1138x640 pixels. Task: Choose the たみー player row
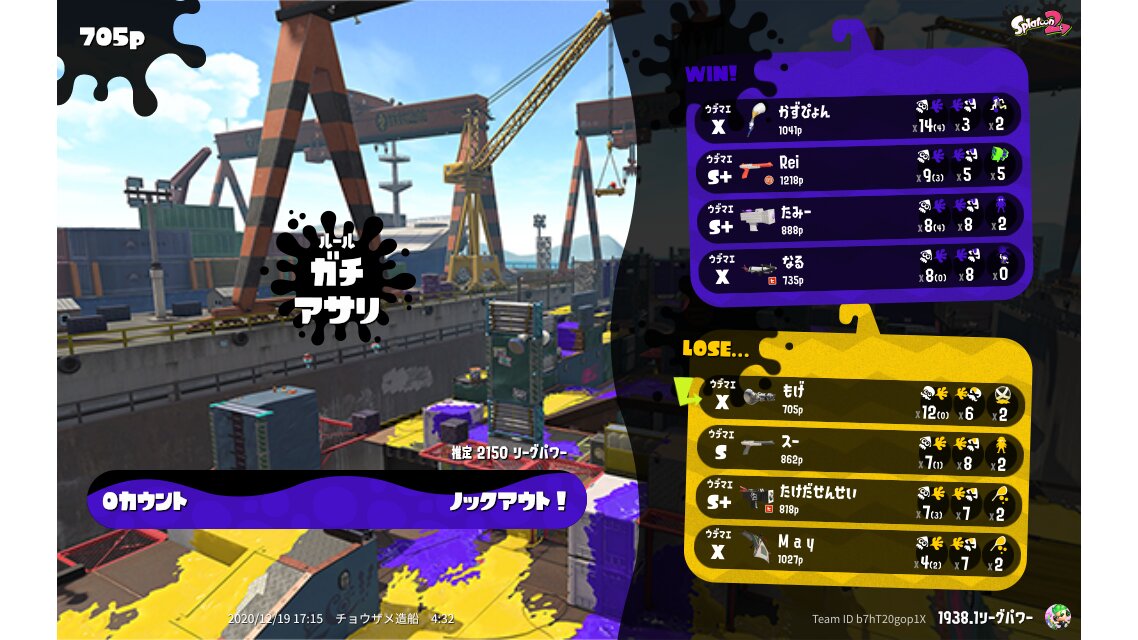858,217
